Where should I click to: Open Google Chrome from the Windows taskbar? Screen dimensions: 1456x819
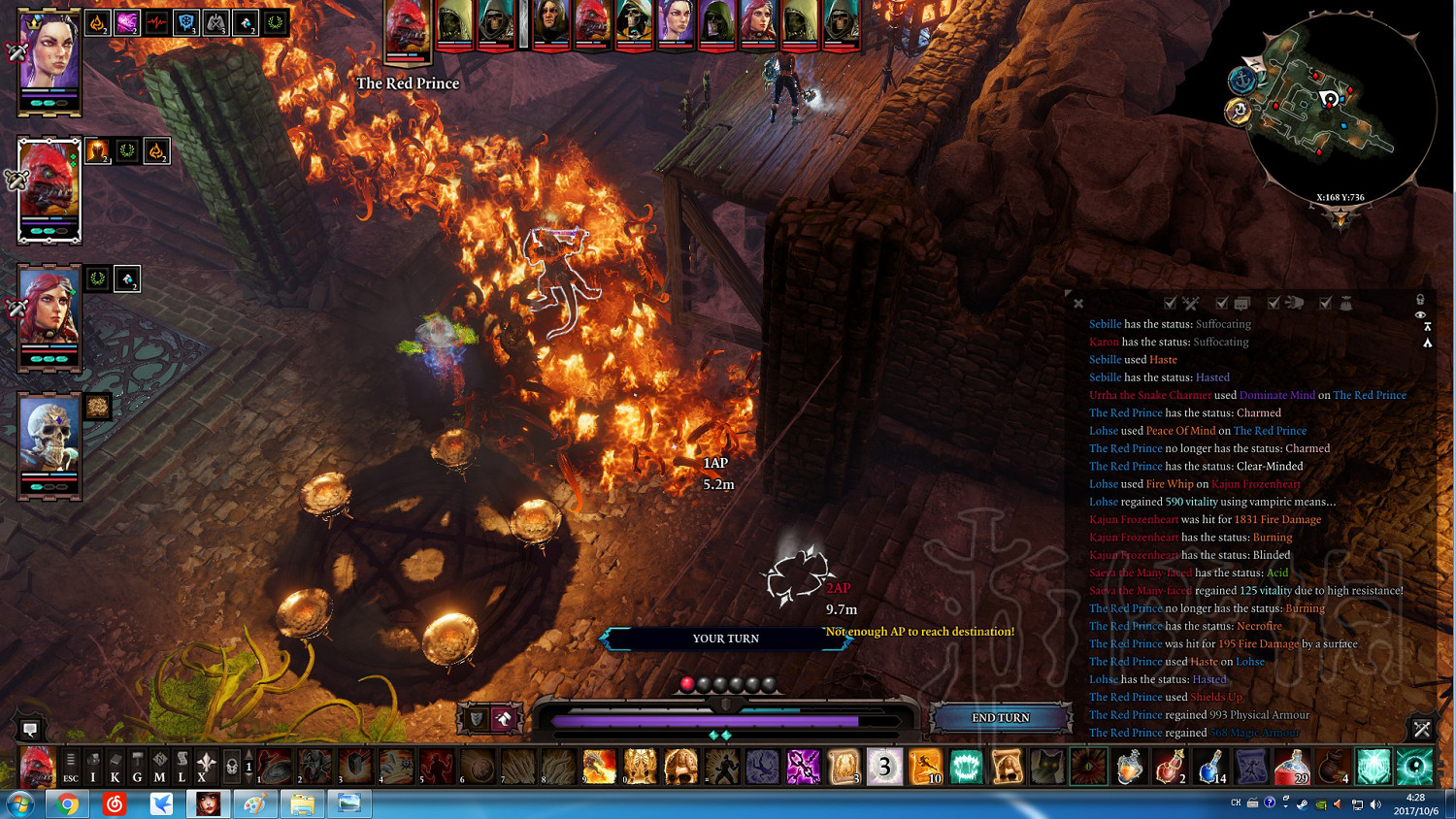tap(67, 803)
